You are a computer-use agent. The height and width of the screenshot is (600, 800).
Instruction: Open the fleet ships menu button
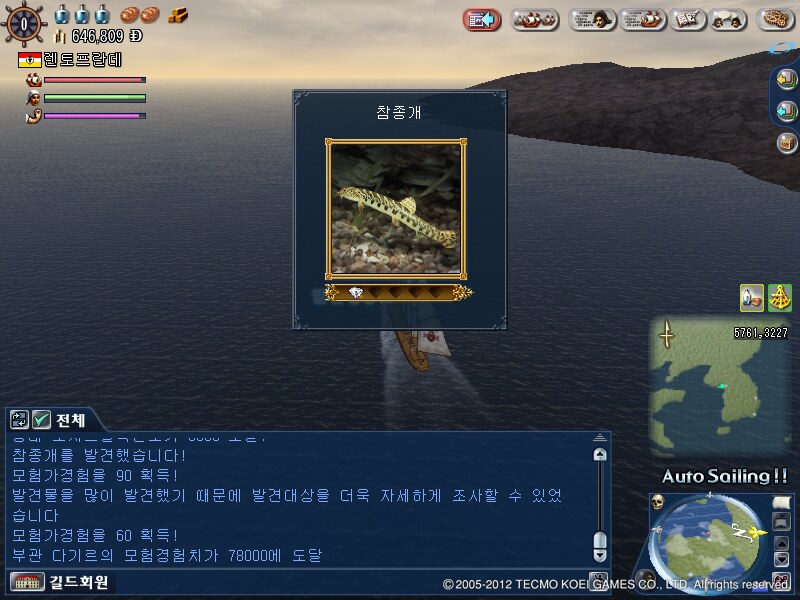click(x=535, y=19)
